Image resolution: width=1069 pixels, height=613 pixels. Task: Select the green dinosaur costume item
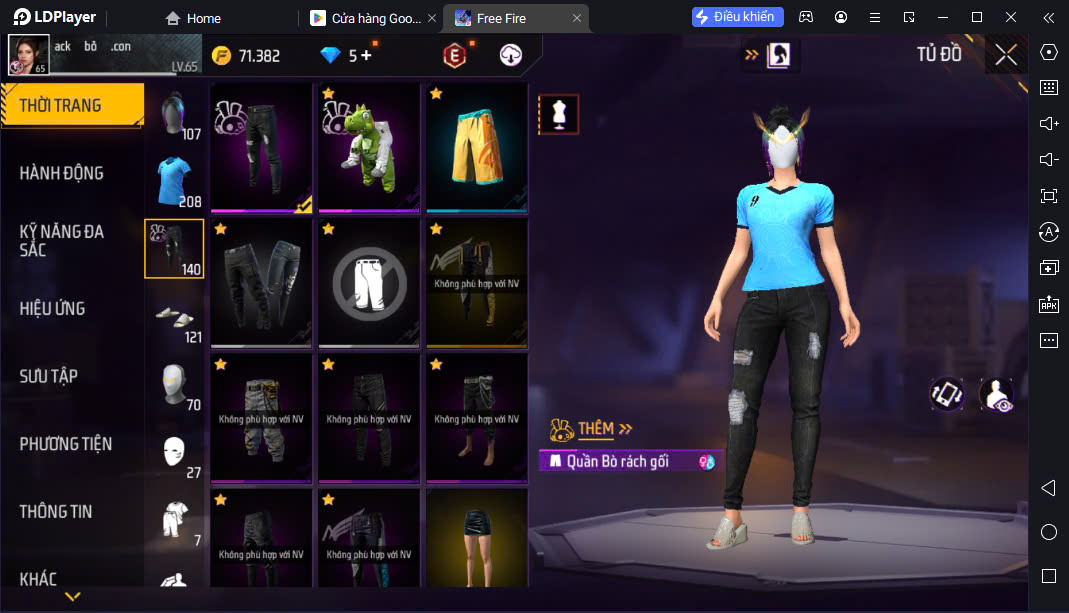[x=369, y=147]
